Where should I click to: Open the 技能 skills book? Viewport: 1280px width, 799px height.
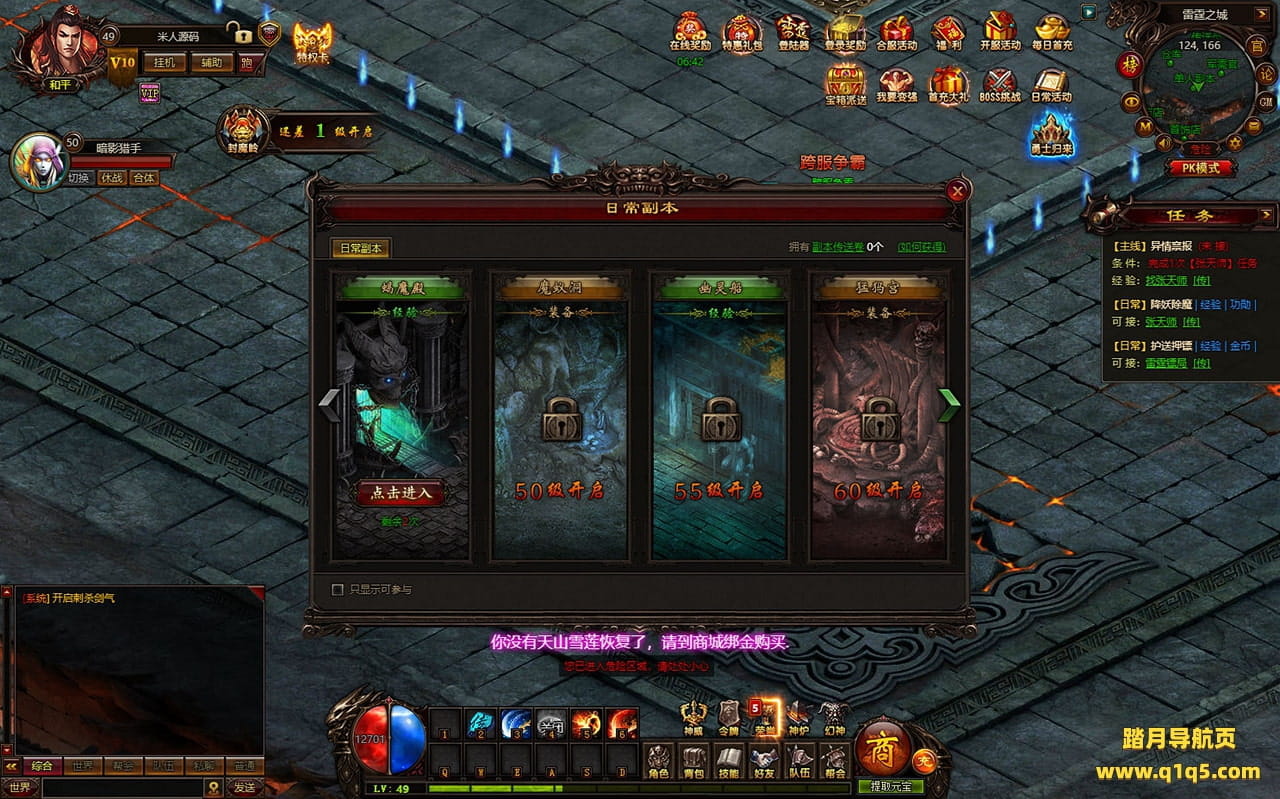coord(728,761)
